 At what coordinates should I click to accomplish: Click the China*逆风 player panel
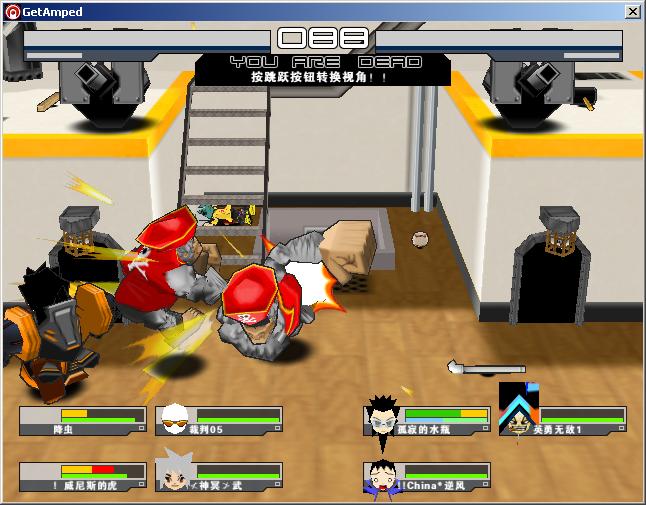[x=427, y=477]
